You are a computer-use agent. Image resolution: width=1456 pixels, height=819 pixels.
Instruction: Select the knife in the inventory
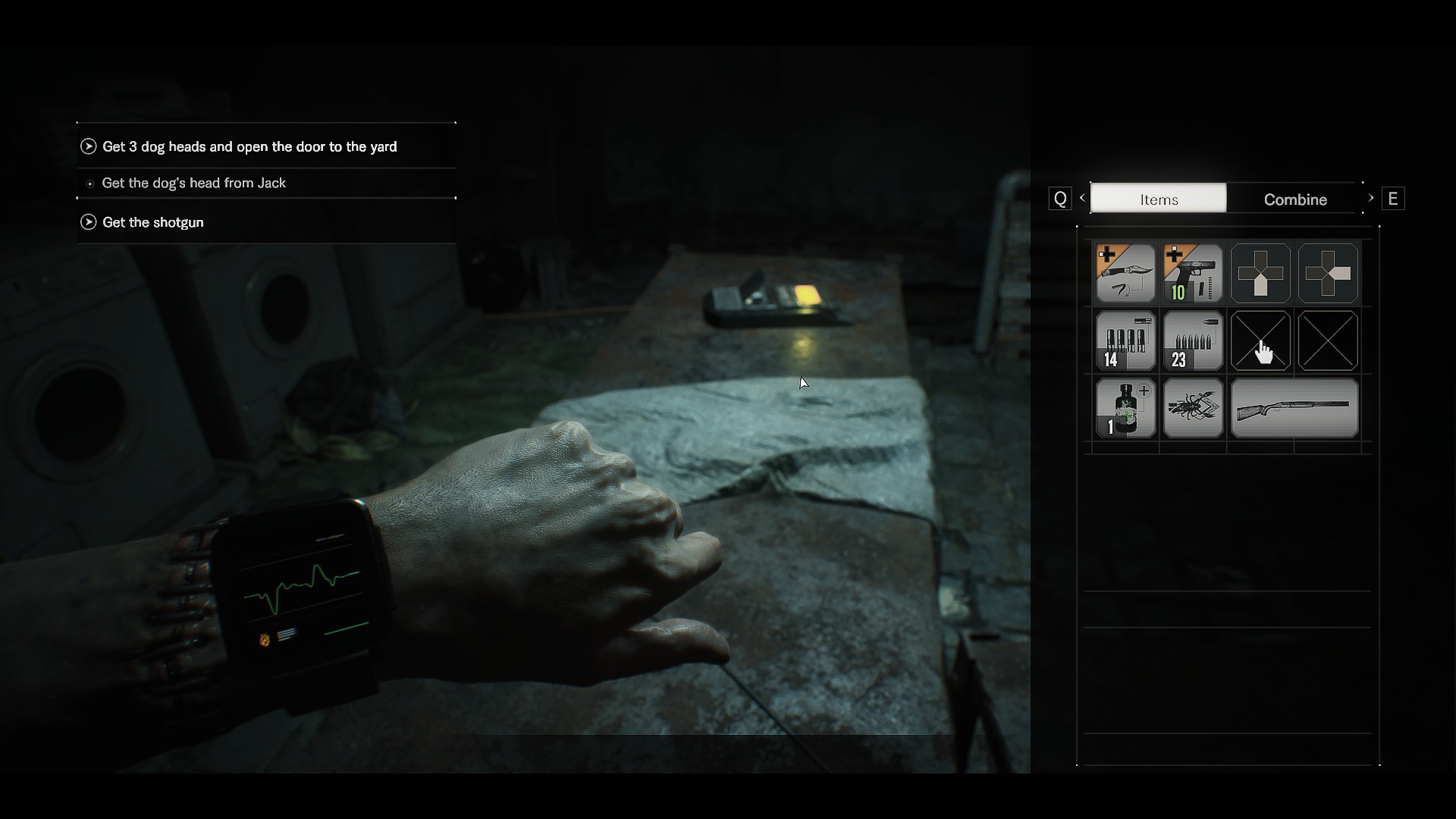coord(1125,273)
